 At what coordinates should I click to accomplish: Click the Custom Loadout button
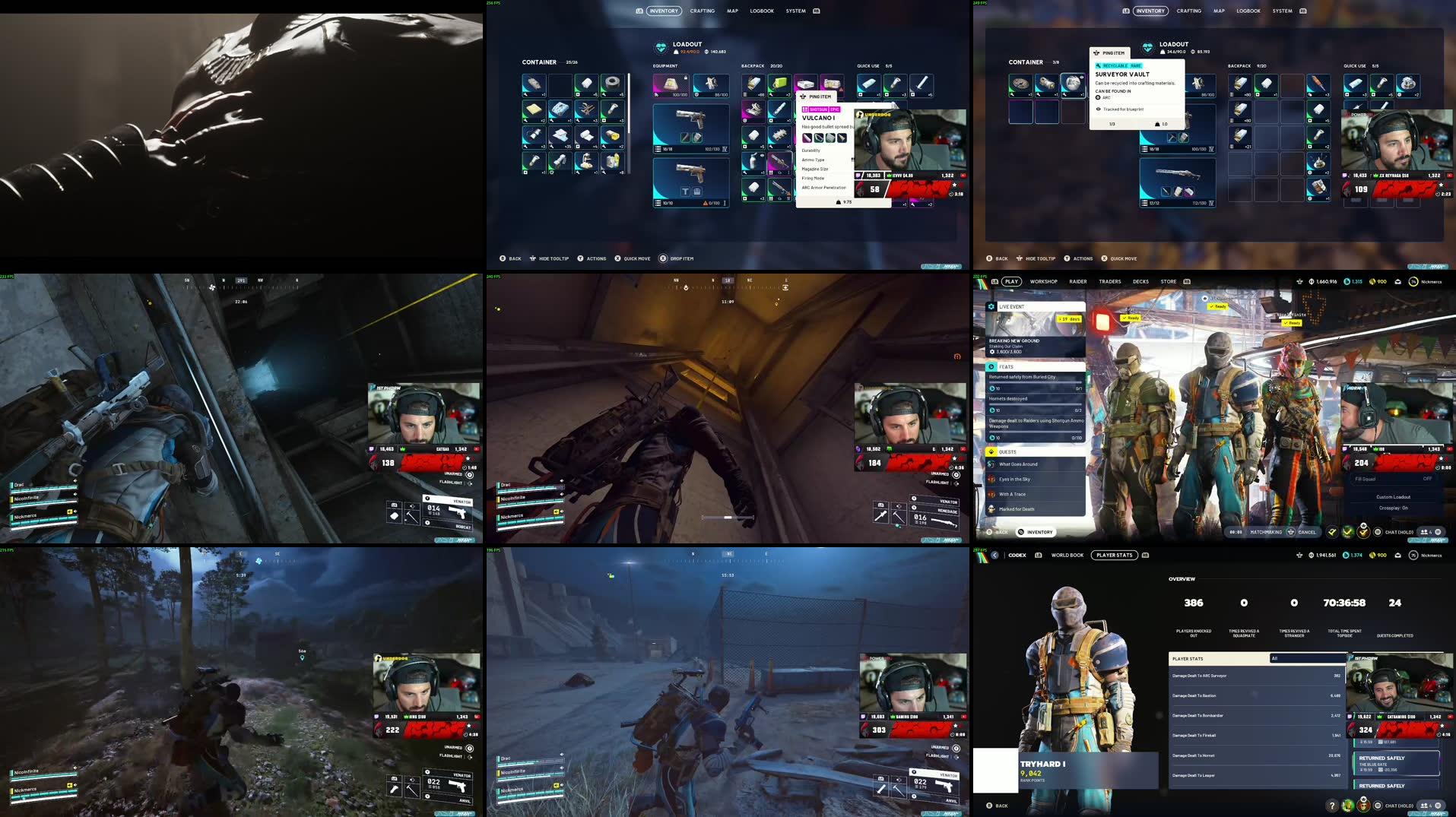pyautogui.click(x=1393, y=496)
